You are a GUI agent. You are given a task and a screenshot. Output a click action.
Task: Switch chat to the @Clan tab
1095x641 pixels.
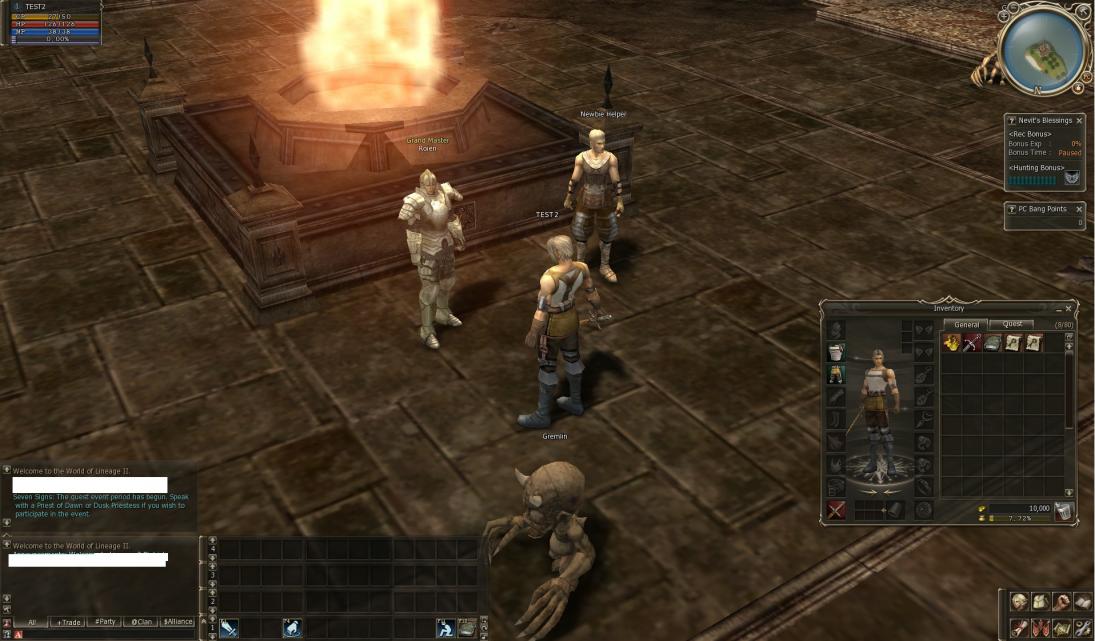coord(141,622)
